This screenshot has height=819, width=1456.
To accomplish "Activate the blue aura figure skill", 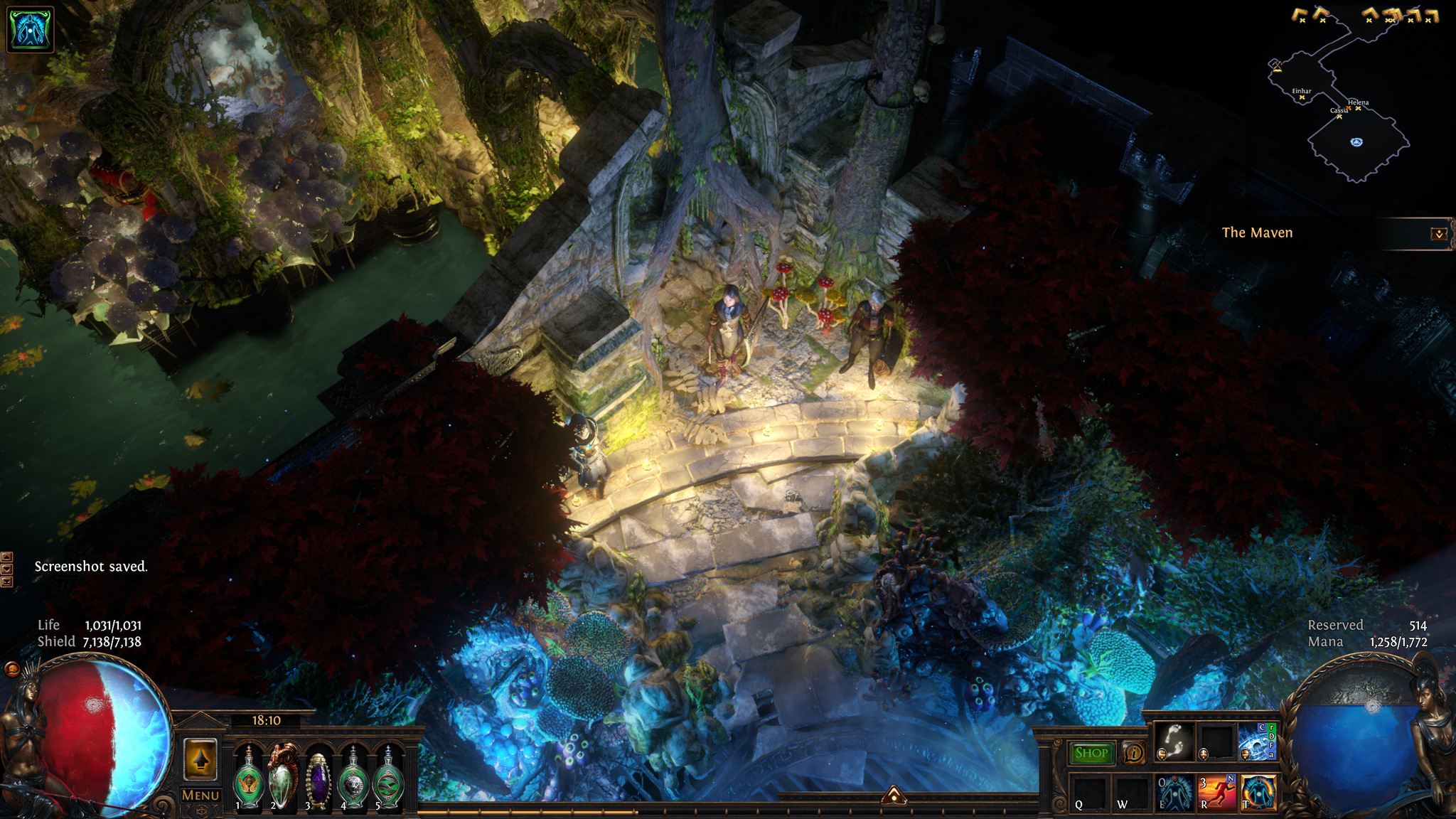I will coord(1175,793).
